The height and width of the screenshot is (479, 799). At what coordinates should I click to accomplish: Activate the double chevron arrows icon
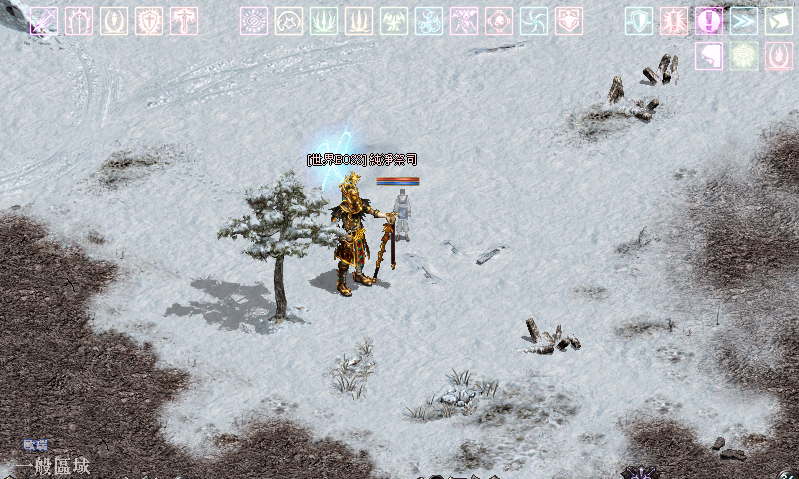[x=744, y=21]
